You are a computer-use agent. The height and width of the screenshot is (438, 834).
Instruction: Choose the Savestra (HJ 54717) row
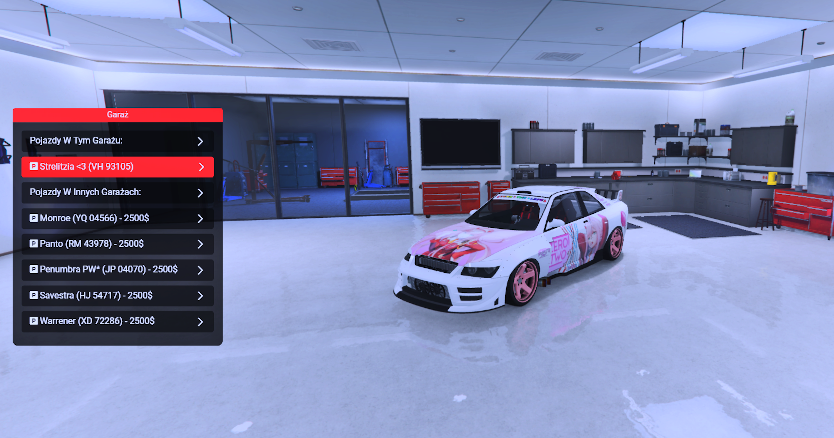pyautogui.click(x=117, y=296)
